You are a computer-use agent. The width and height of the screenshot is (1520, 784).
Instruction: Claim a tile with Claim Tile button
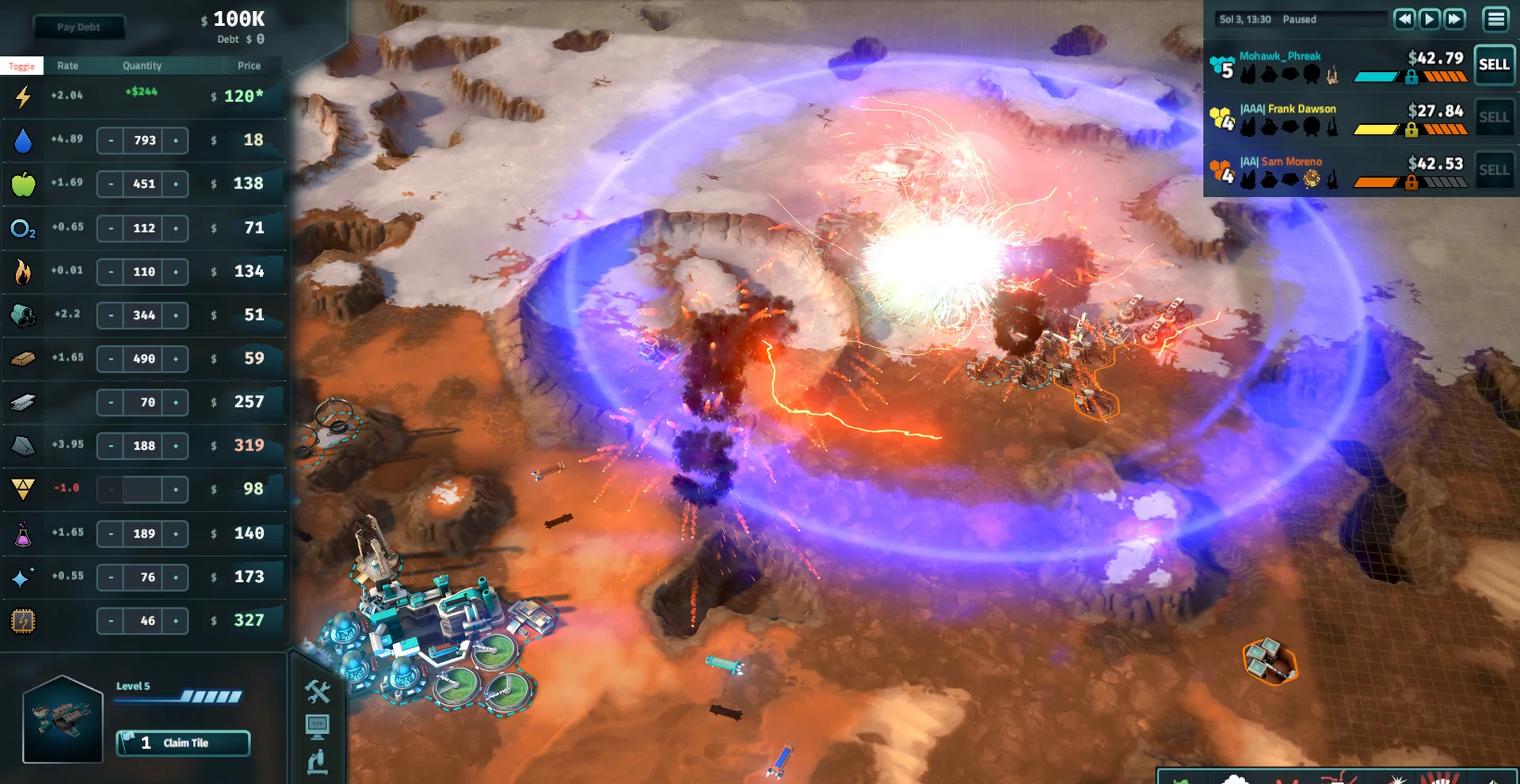(184, 743)
